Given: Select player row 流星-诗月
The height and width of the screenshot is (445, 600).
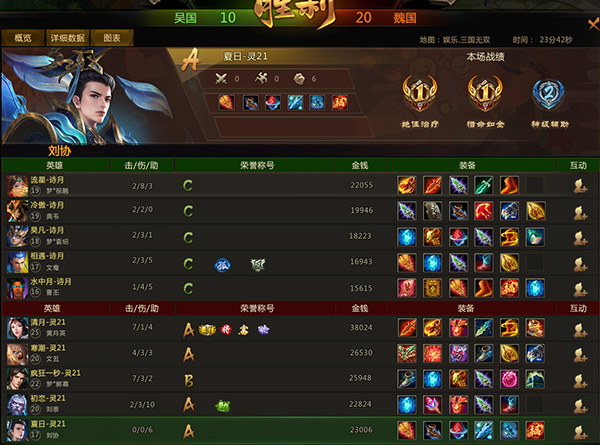Looking at the screenshot, I should [45, 185].
